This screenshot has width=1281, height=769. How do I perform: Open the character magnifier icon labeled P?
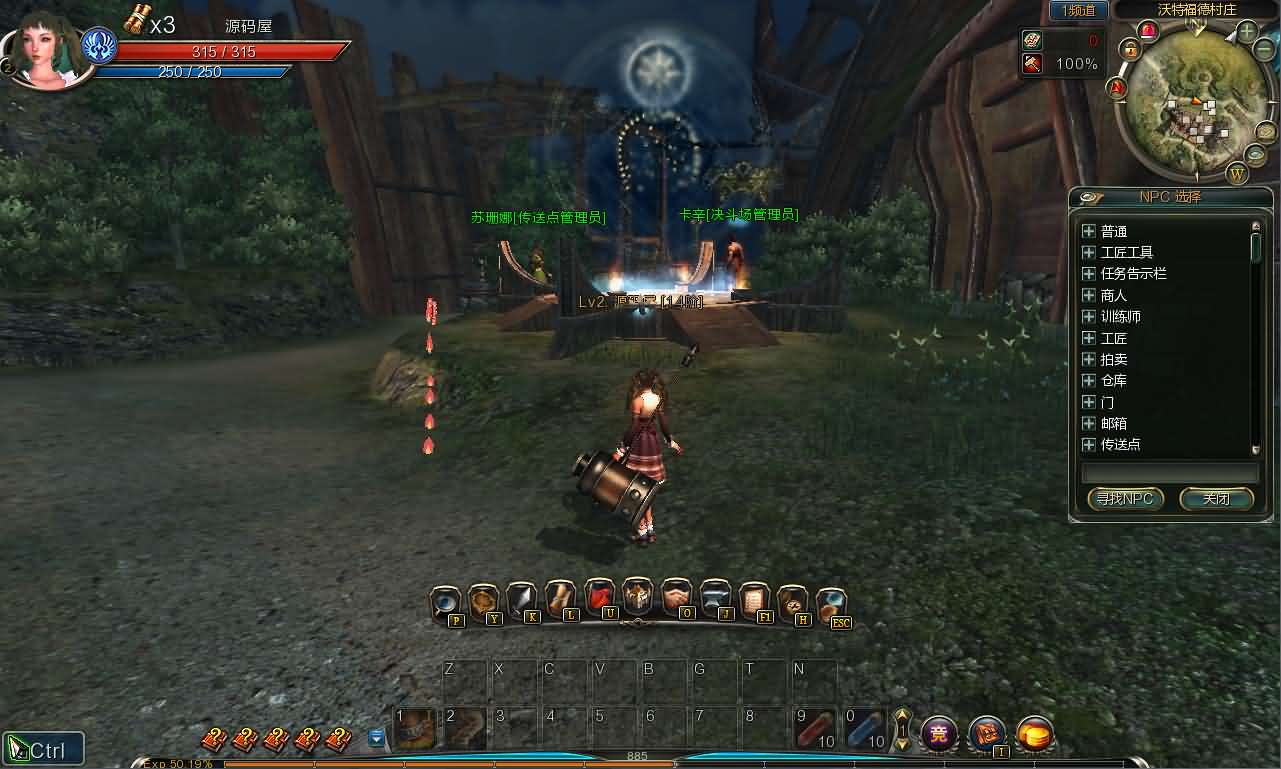click(x=444, y=600)
